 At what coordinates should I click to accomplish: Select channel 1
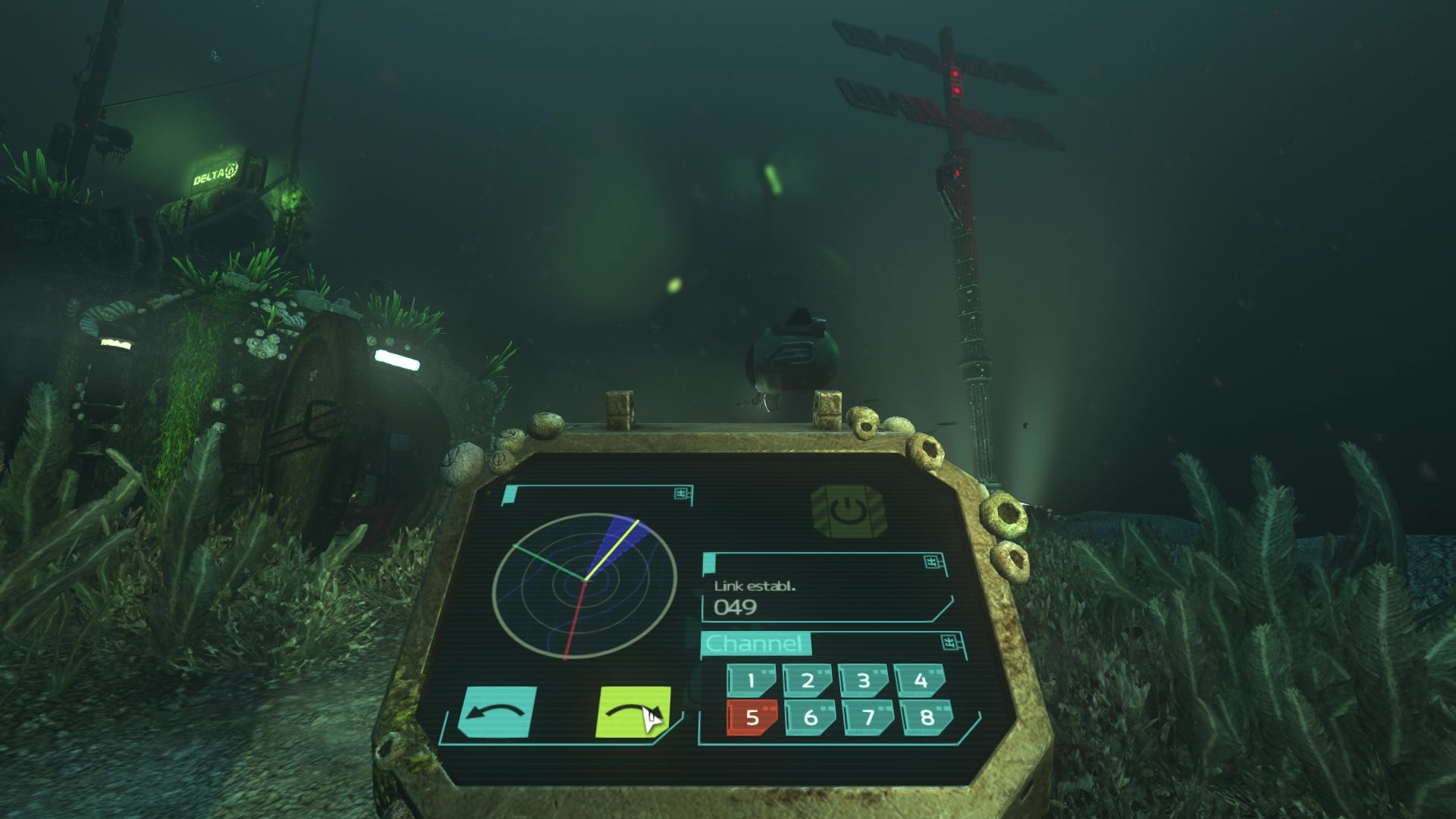click(751, 680)
